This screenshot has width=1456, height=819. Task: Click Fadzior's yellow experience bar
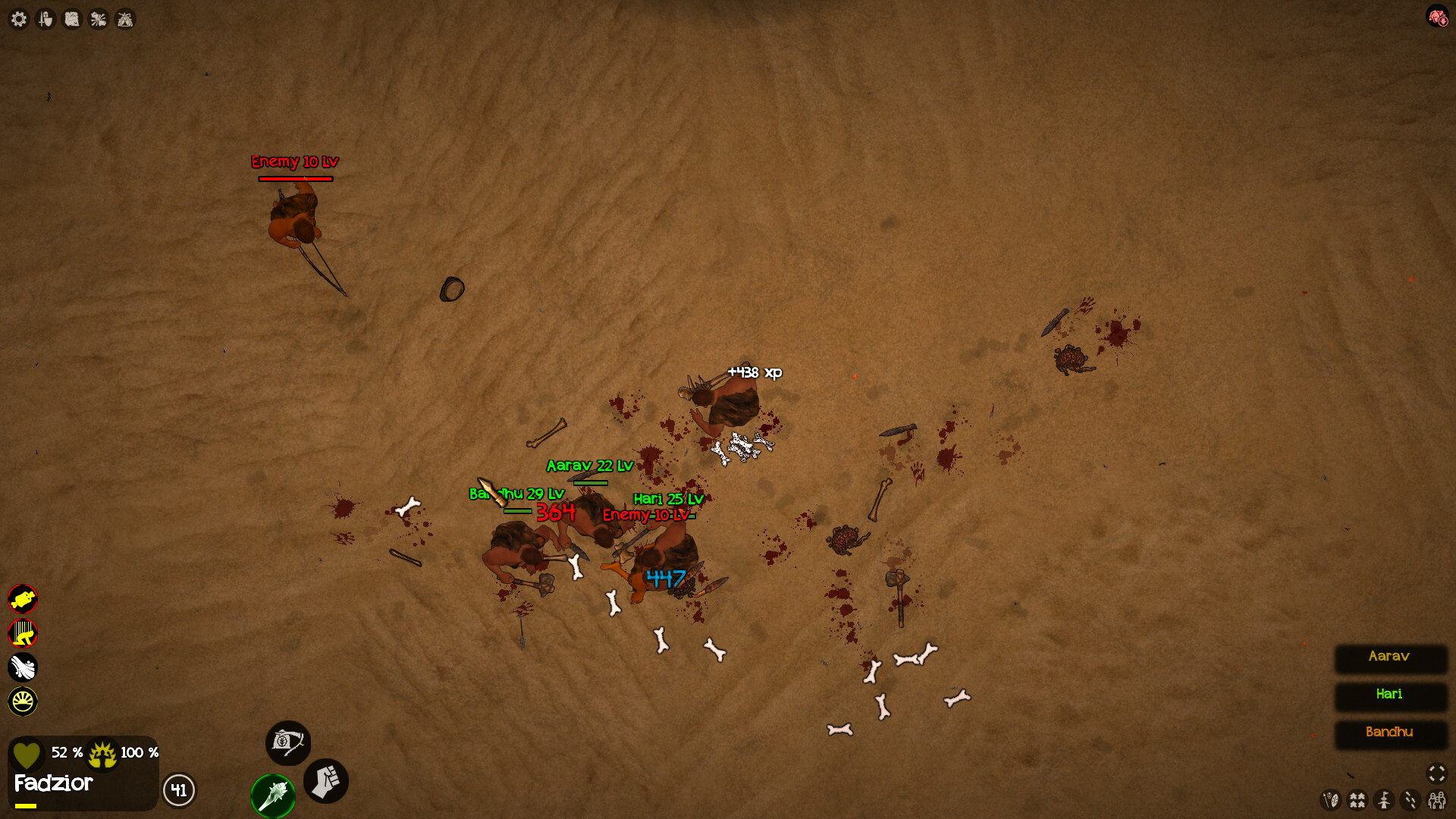27,806
